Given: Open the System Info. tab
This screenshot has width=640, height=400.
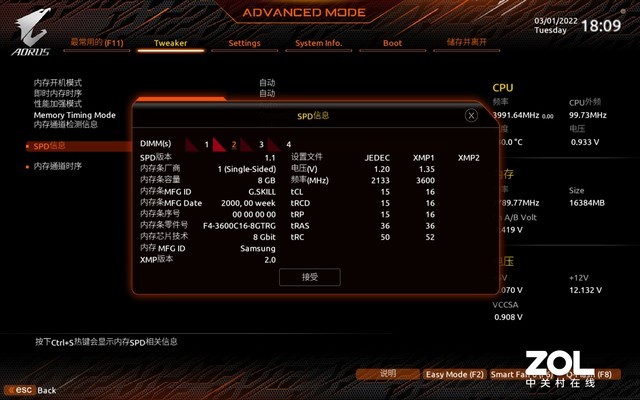Looking at the screenshot, I should (x=318, y=43).
